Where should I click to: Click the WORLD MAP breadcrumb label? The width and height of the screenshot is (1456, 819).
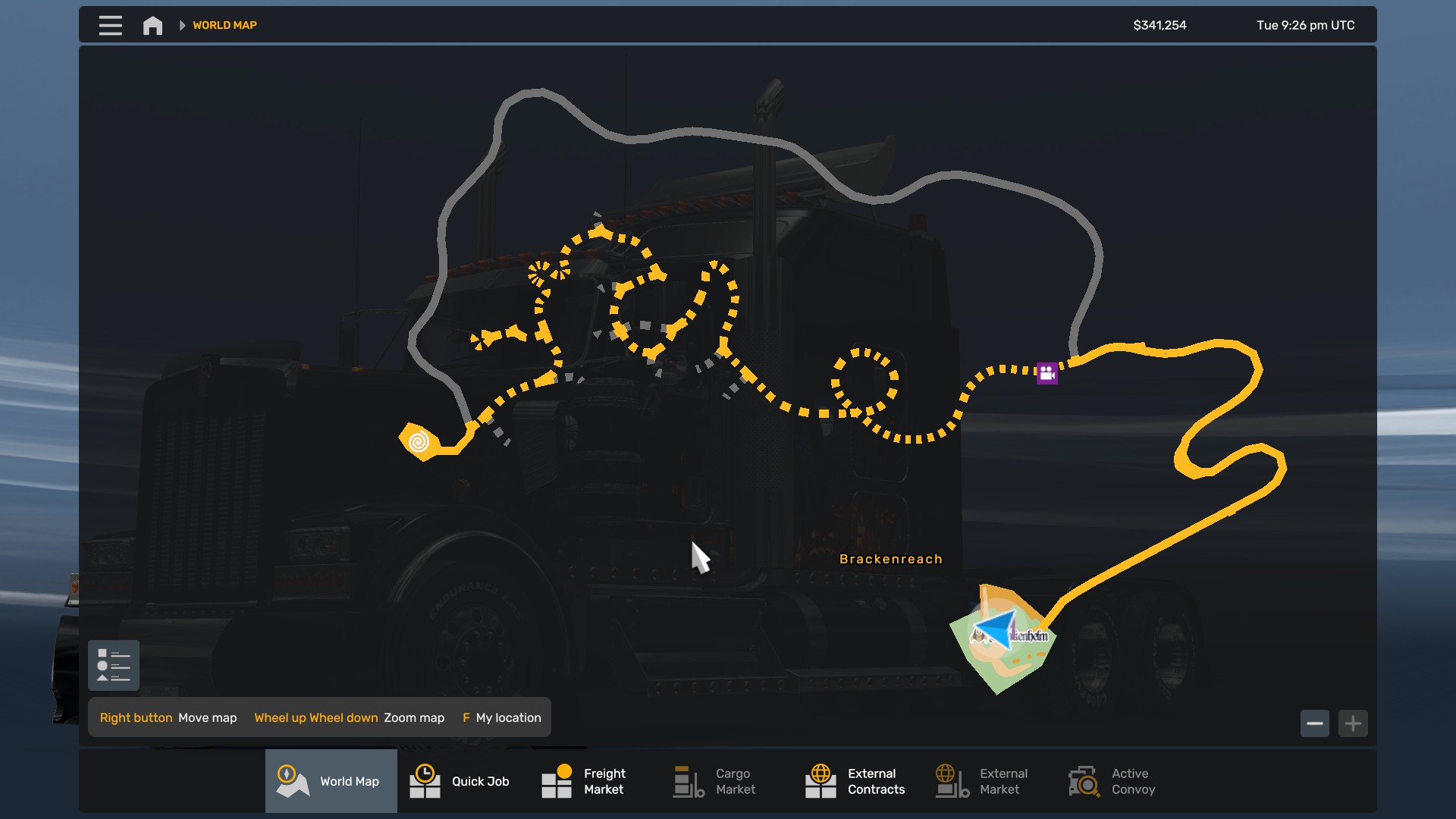224,25
